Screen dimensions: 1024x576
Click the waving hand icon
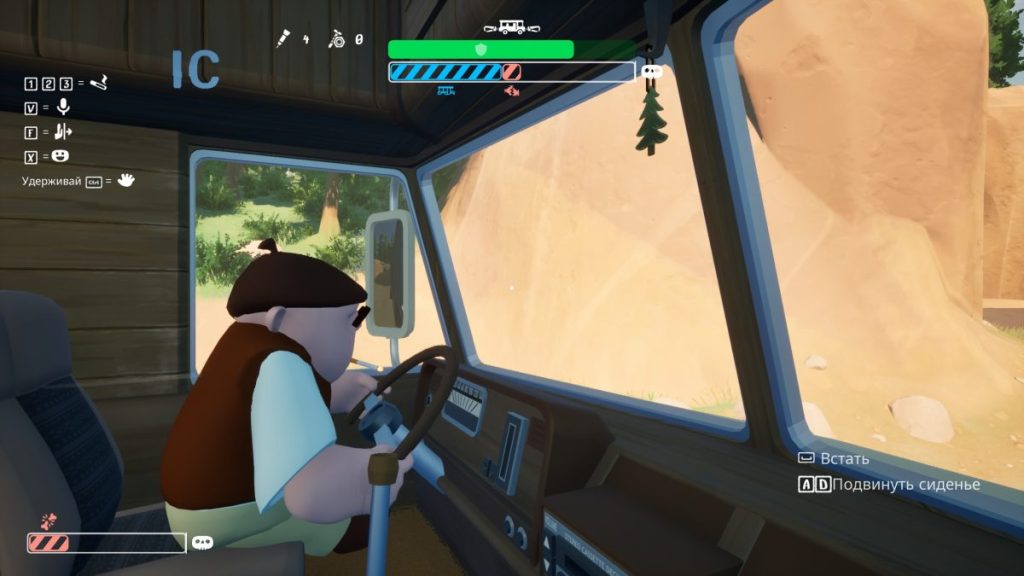click(126, 181)
